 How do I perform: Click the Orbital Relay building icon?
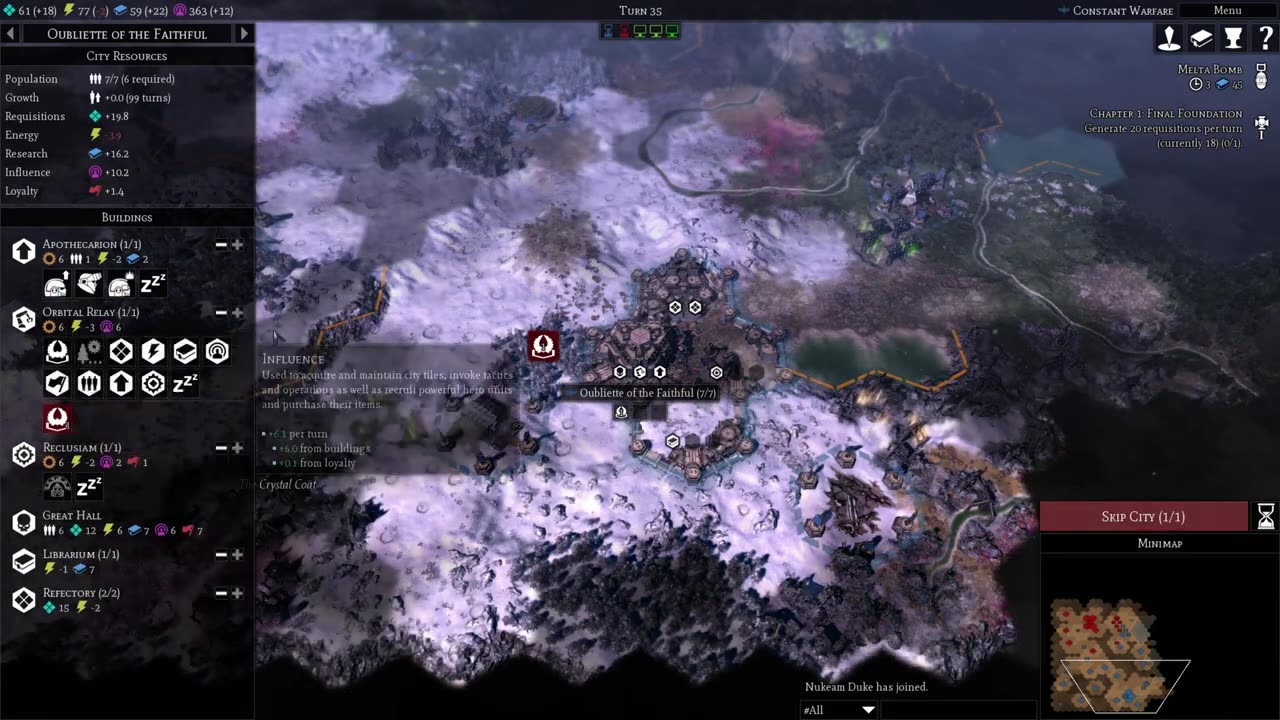24,319
